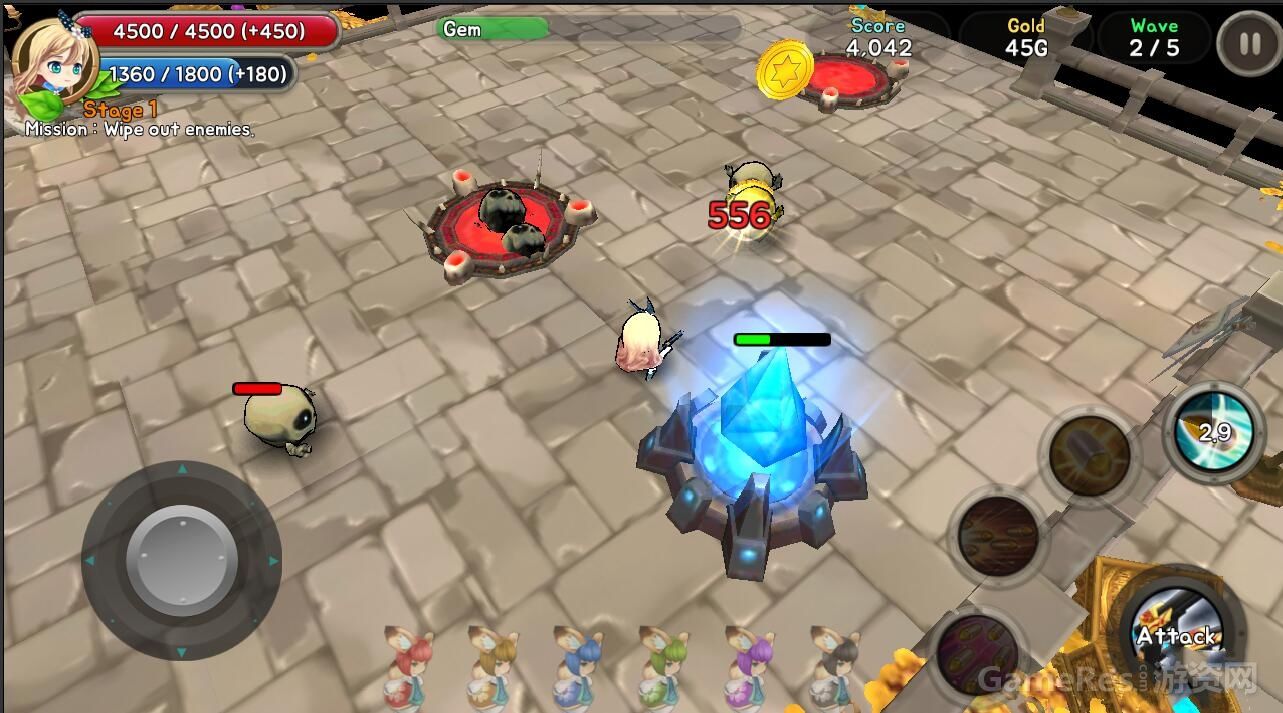Select the red-haired companion

[409, 668]
